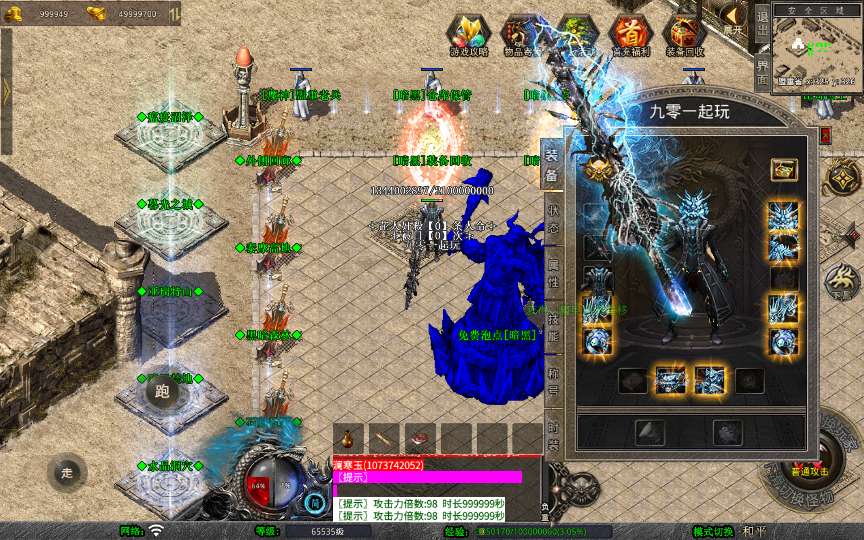Image resolution: width=864 pixels, height=540 pixels.
Task: Click the 展开 expand arrow button
Action: [x=735, y=16]
